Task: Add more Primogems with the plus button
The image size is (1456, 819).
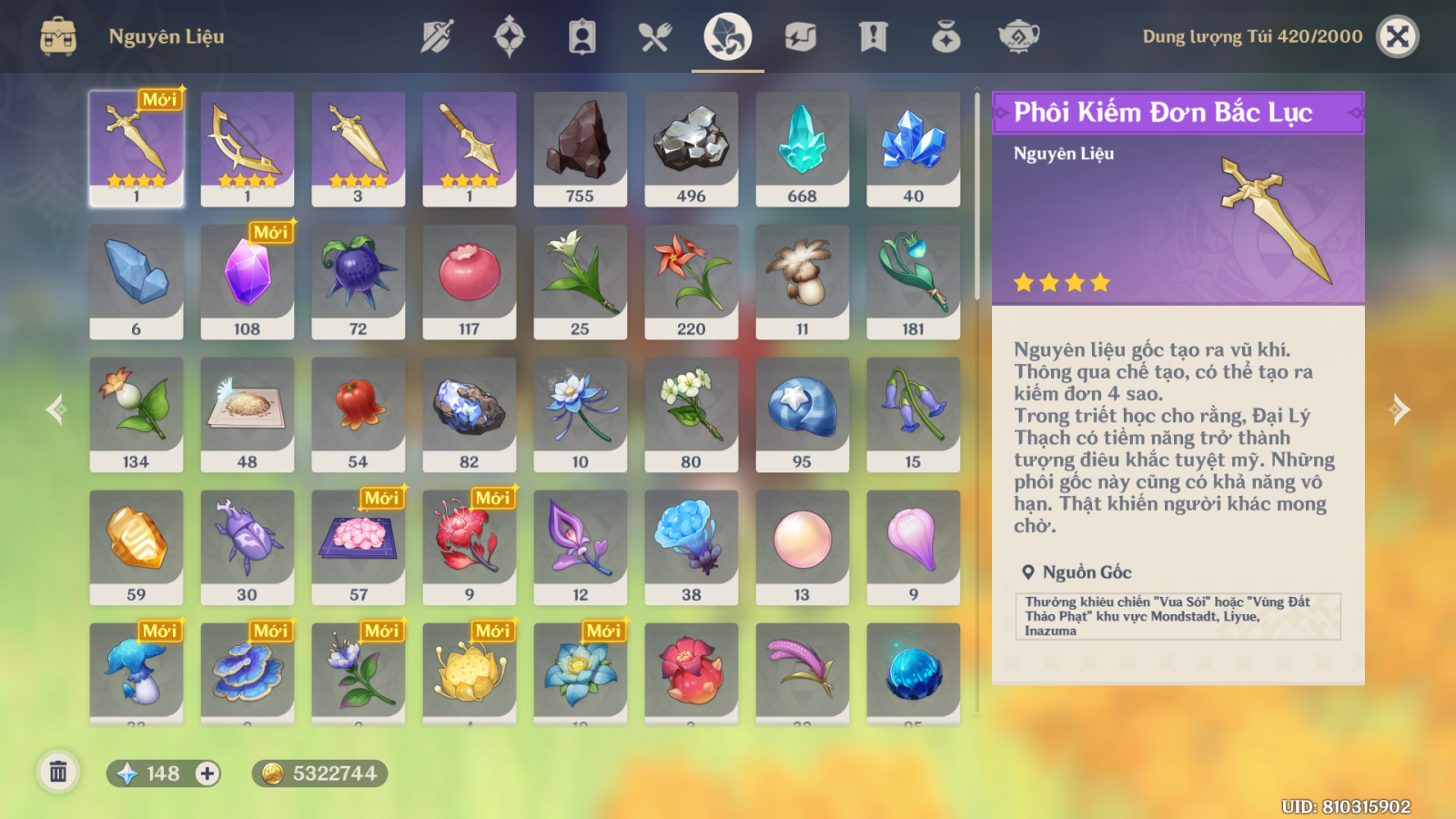Action: click(207, 773)
